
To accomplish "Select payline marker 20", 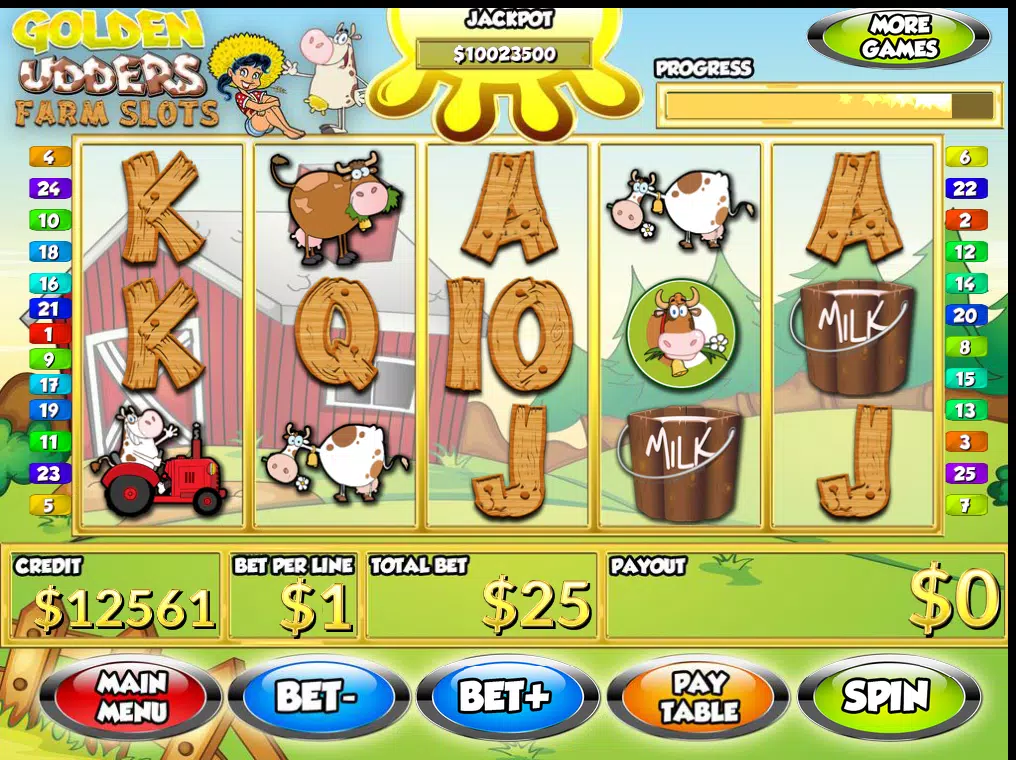I will 965,315.
